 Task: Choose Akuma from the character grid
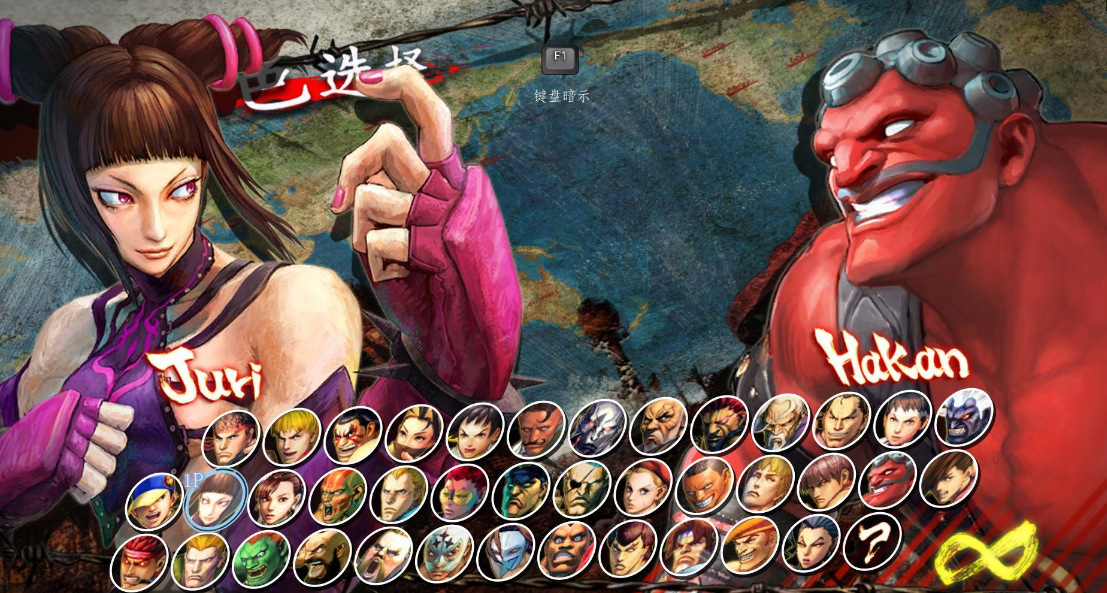pyautogui.click(x=719, y=423)
